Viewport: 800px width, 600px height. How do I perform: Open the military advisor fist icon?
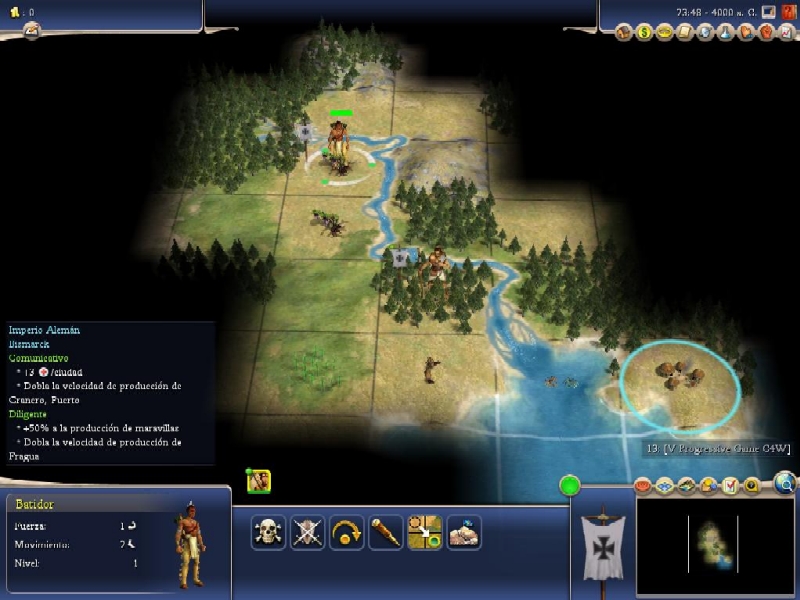point(765,32)
